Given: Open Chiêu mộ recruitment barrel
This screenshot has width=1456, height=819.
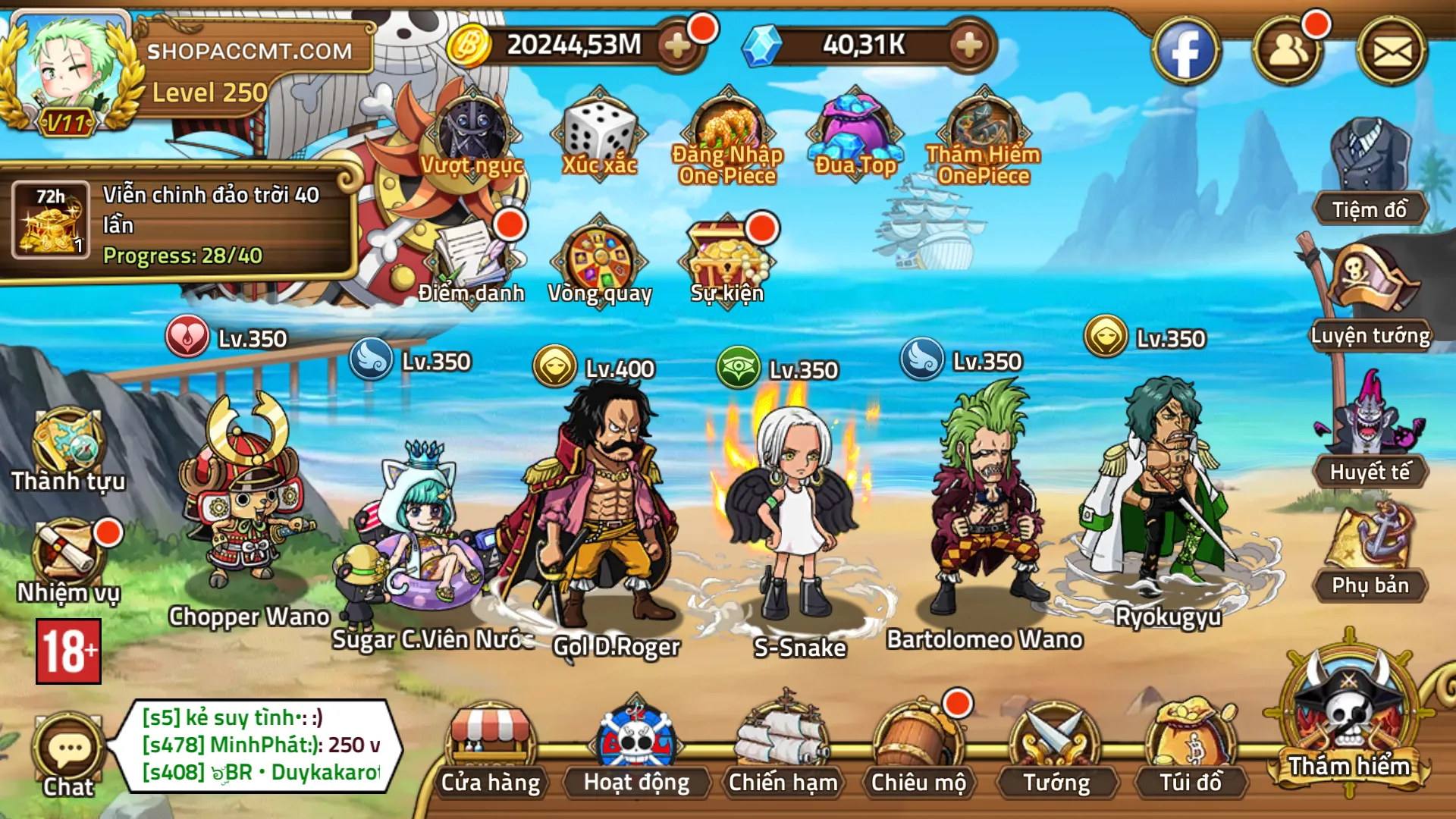Looking at the screenshot, I should (x=918, y=751).
